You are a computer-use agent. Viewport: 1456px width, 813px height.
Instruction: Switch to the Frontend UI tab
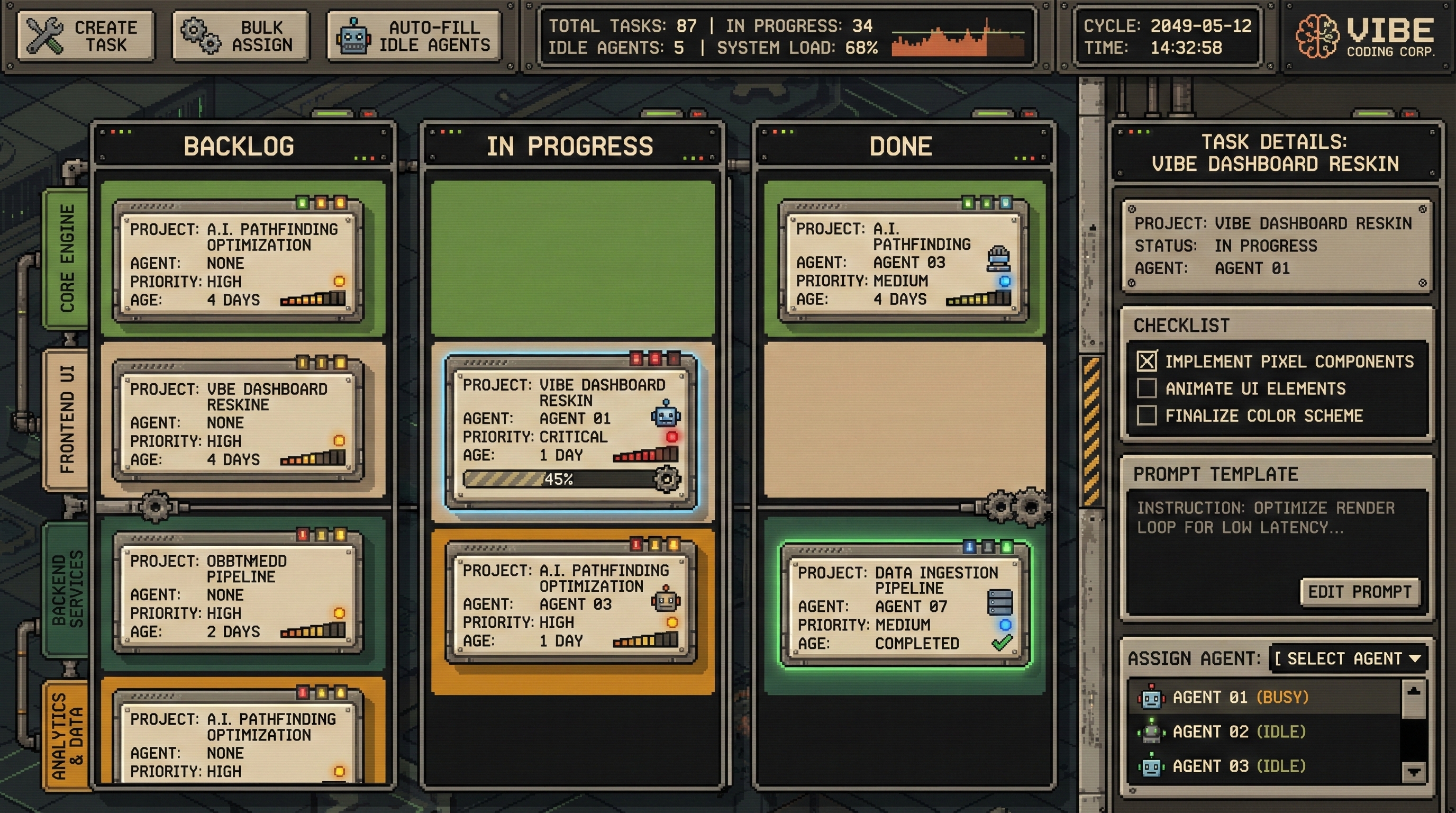pos(67,420)
